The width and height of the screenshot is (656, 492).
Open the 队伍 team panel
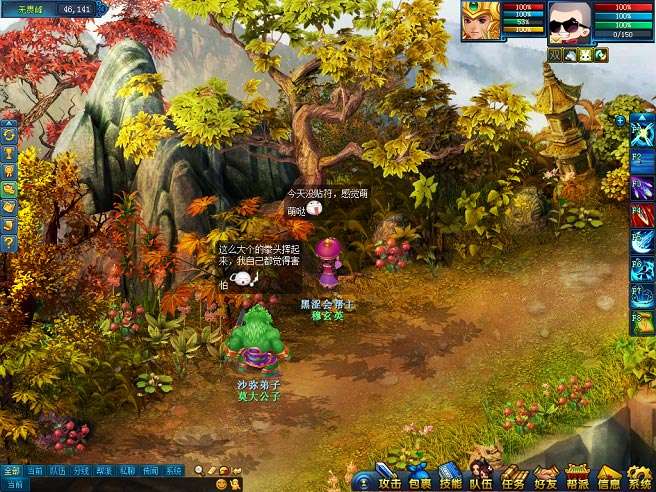[481, 481]
